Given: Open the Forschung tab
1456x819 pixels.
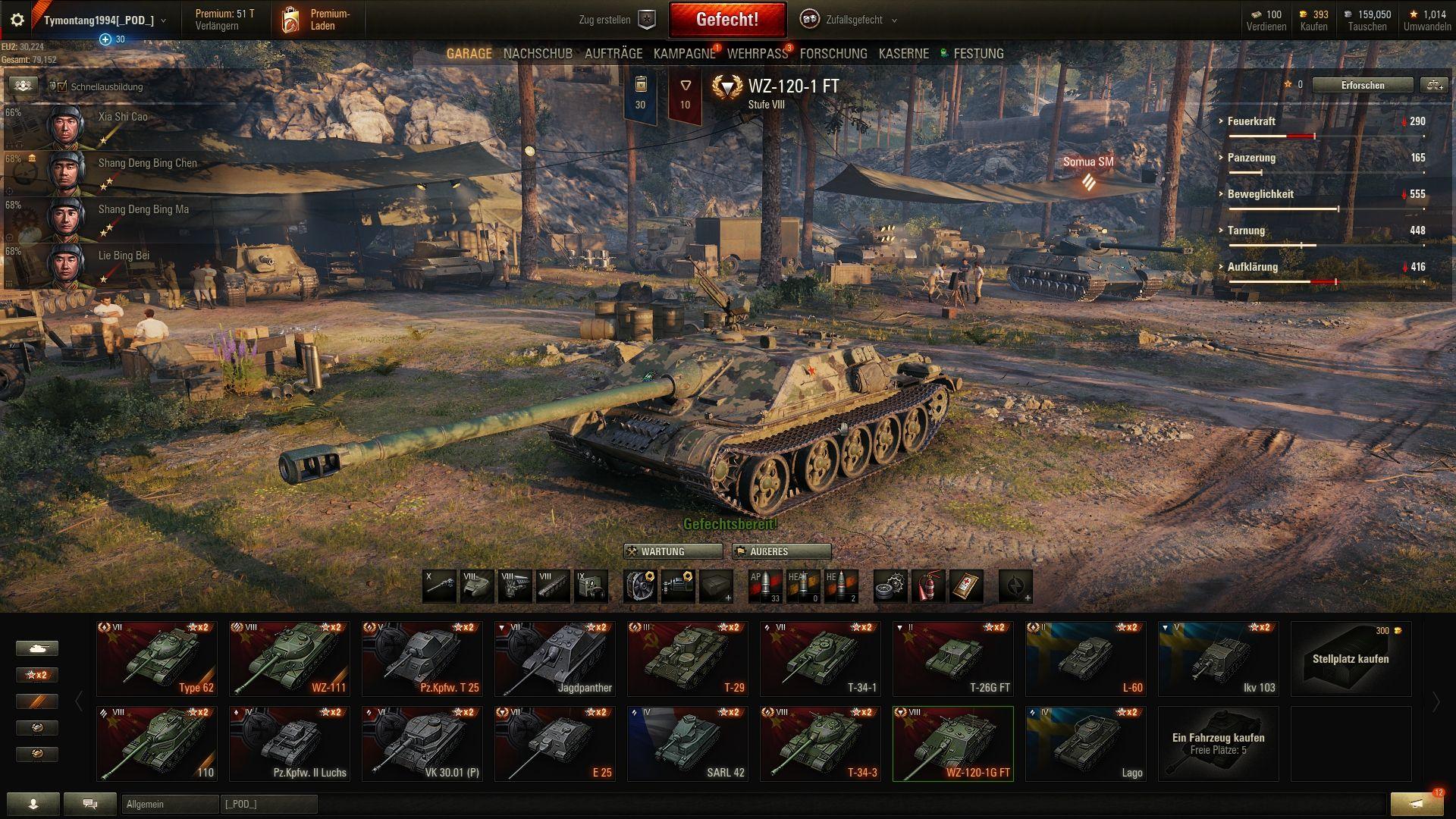Looking at the screenshot, I should [833, 54].
